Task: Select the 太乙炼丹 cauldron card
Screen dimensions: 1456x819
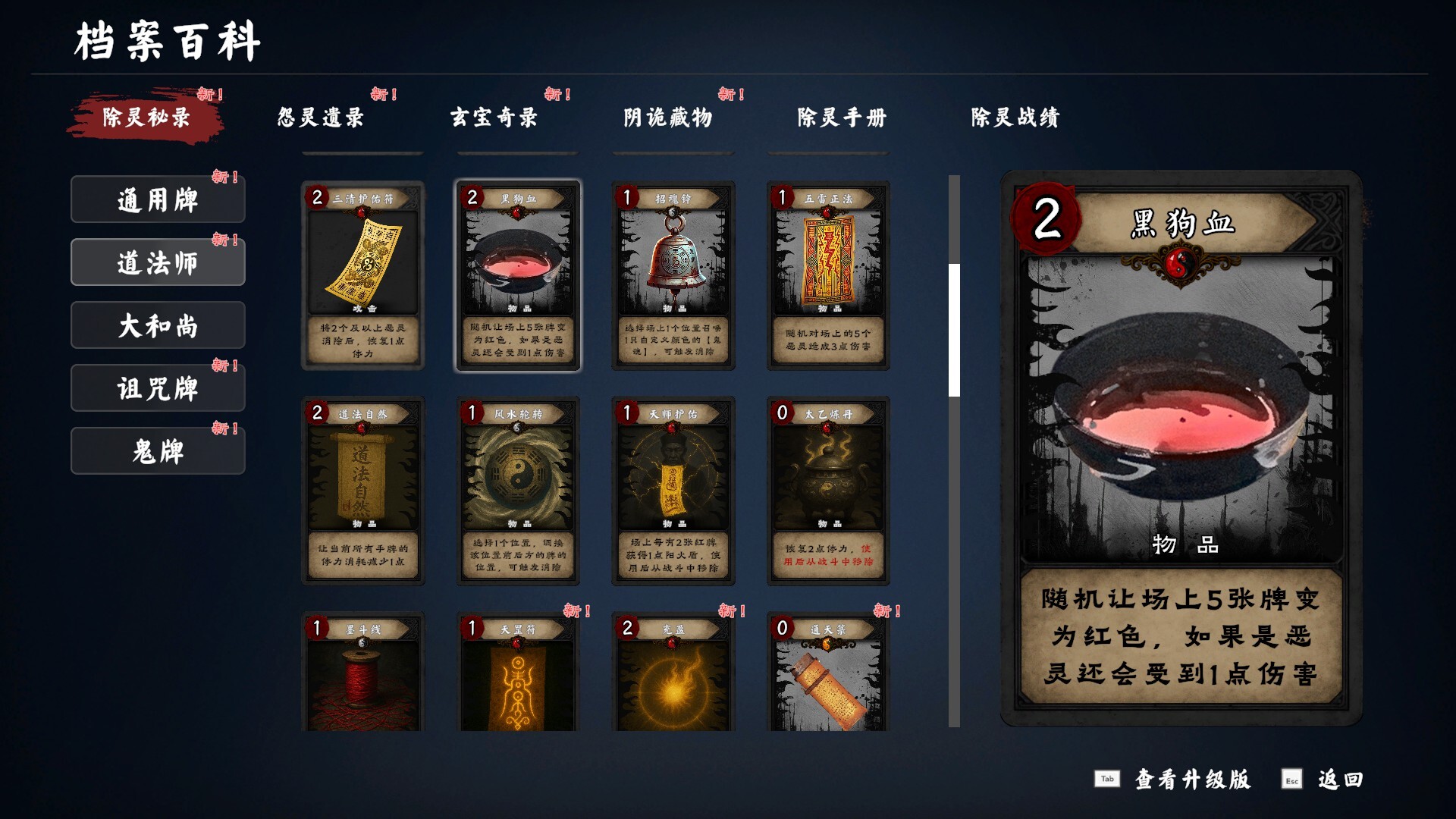Action: coord(828,491)
